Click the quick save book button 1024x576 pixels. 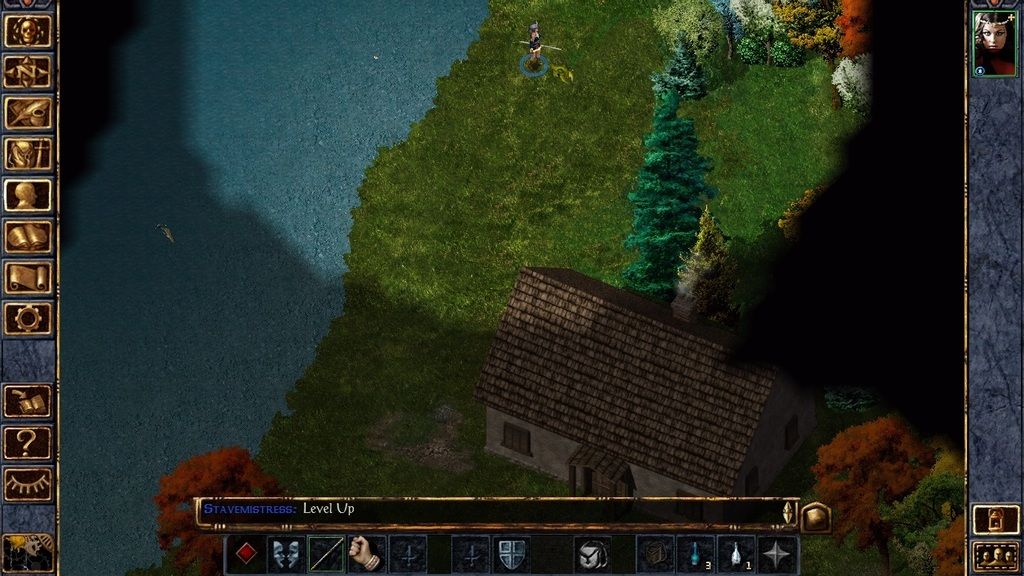pos(28,401)
